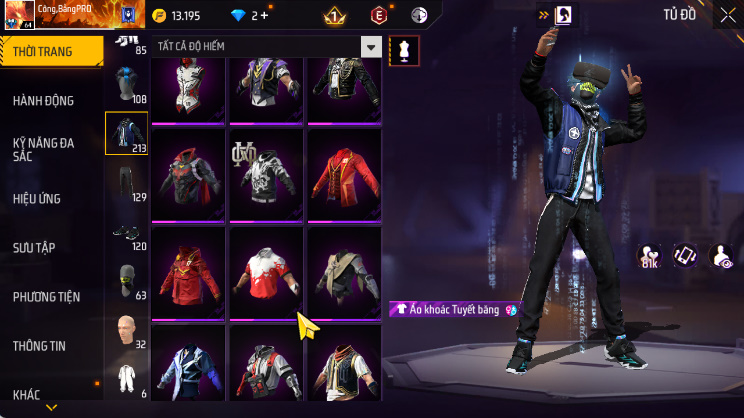The width and height of the screenshot is (744, 418).
Task: Click the rotate phone icon
Action: (685, 256)
